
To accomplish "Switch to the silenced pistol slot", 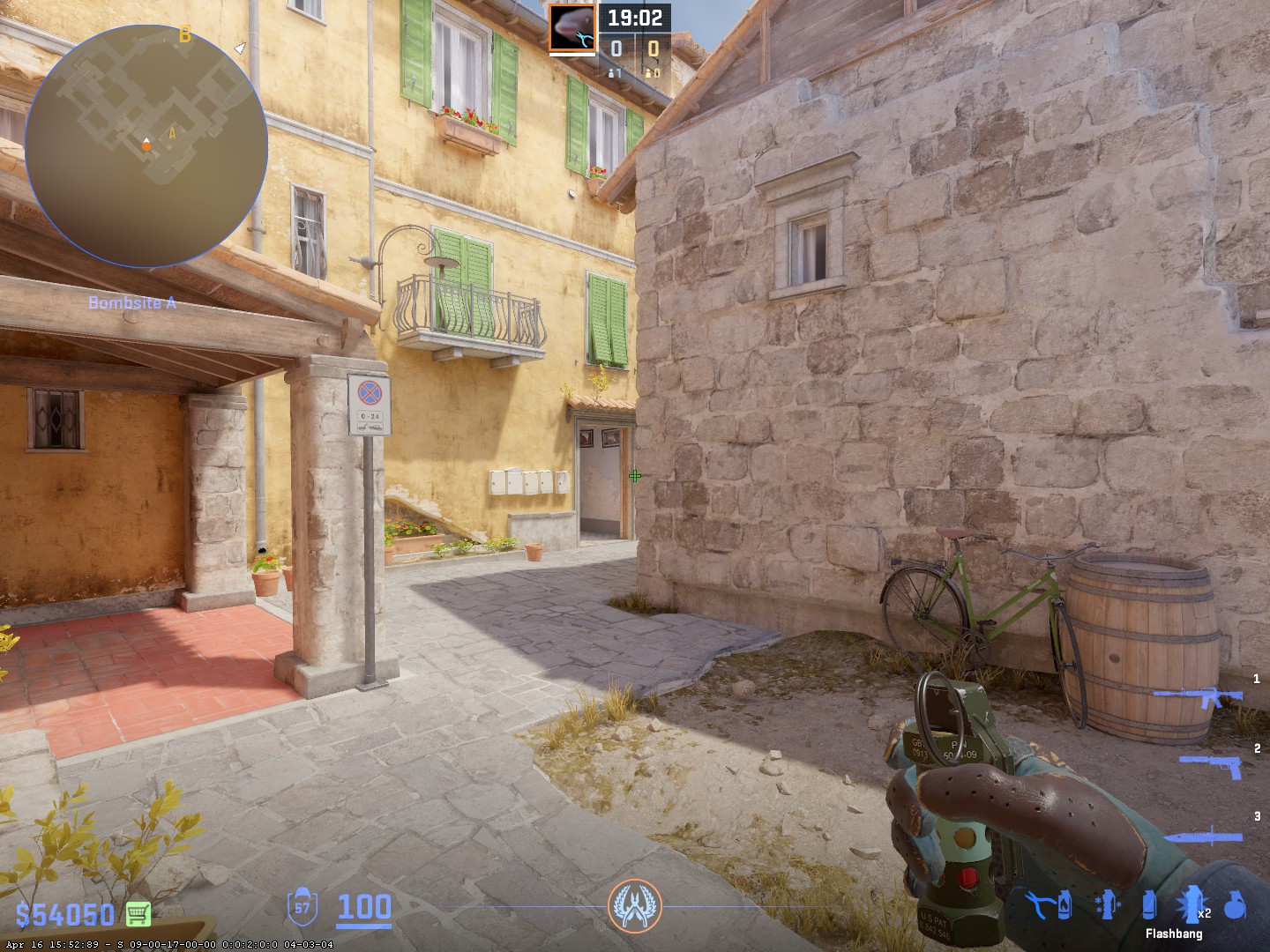I will click(x=1213, y=765).
